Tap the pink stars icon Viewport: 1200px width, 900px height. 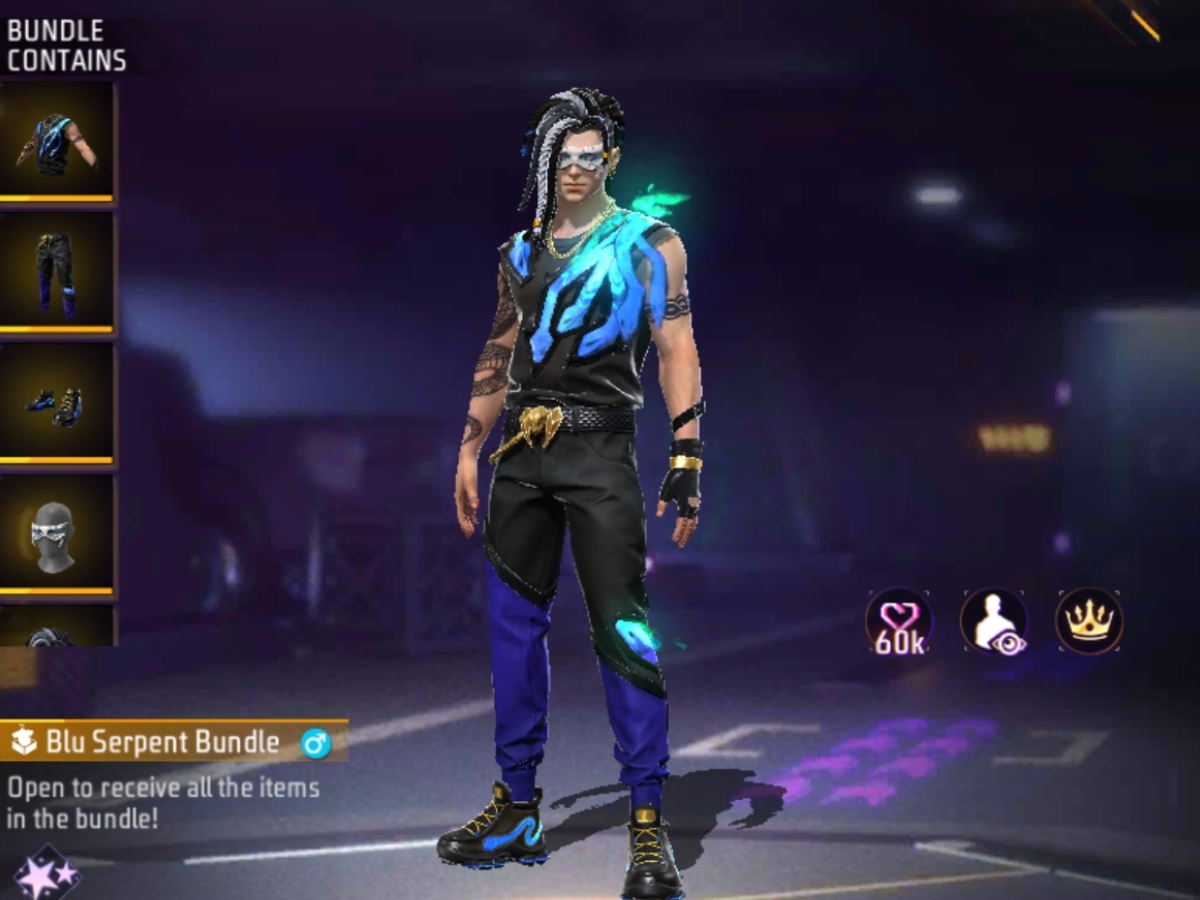[x=46, y=874]
